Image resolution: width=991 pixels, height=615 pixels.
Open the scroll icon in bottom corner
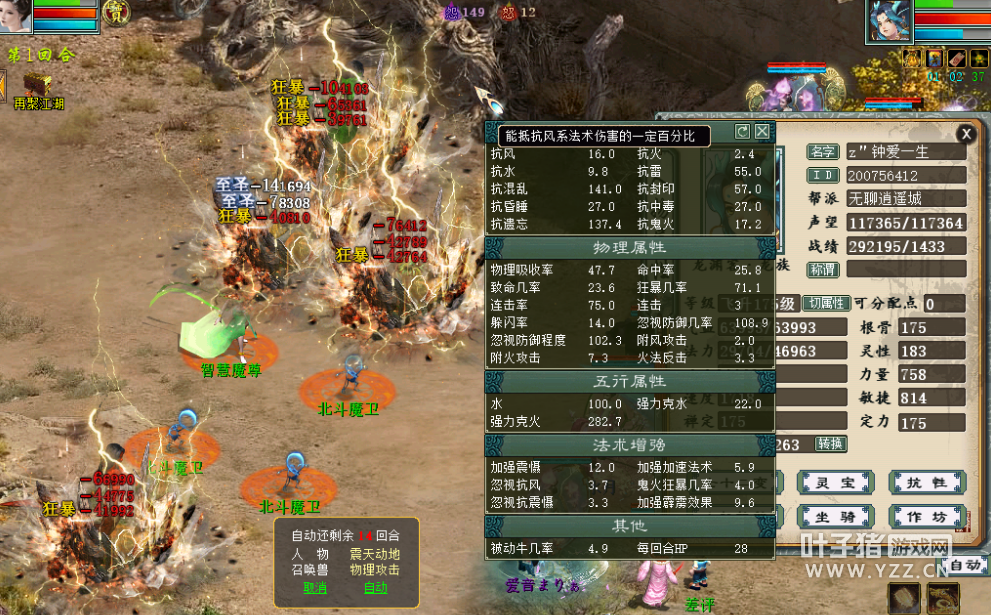click(x=903, y=597)
